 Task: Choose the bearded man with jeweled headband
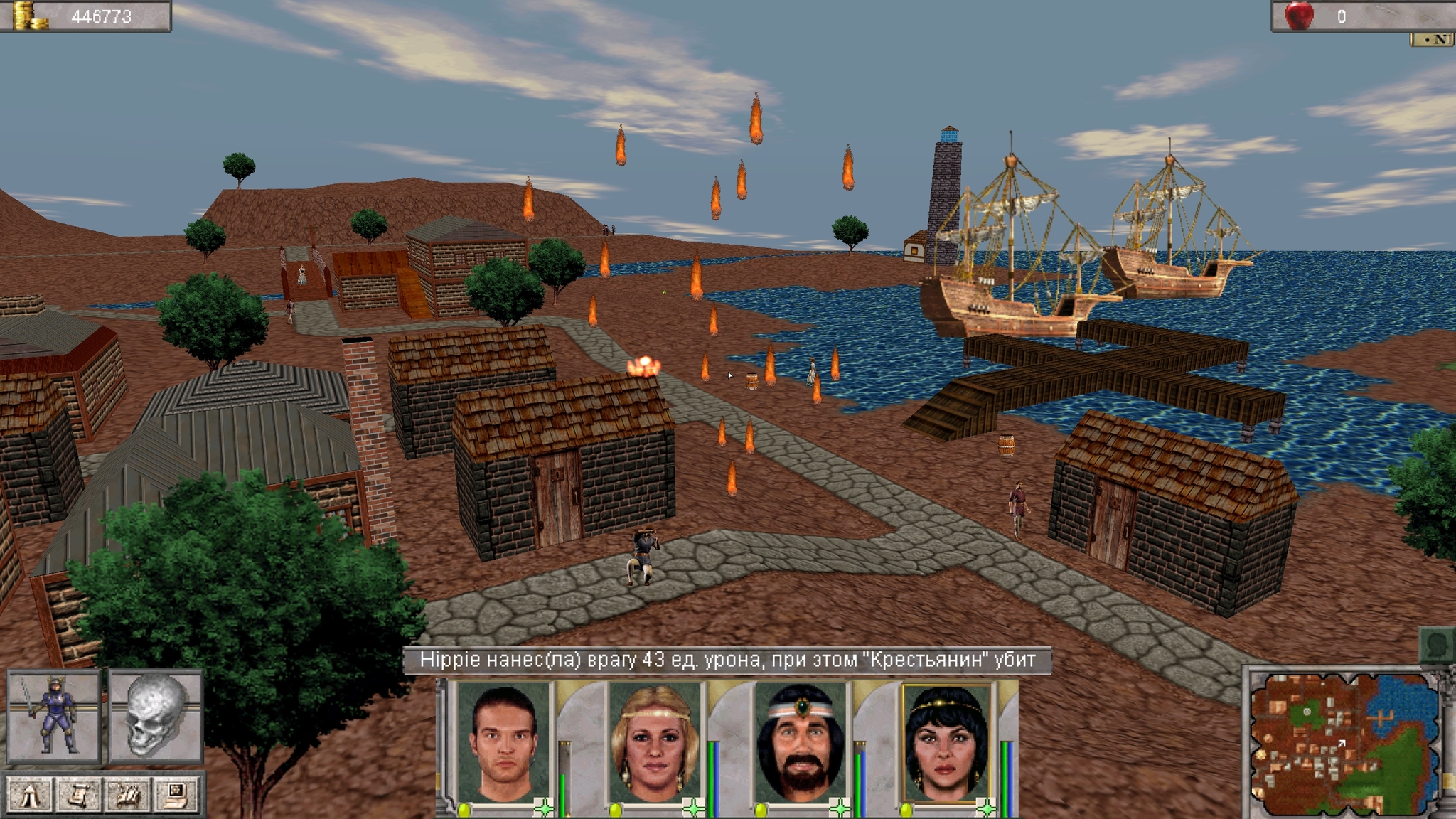(801, 742)
